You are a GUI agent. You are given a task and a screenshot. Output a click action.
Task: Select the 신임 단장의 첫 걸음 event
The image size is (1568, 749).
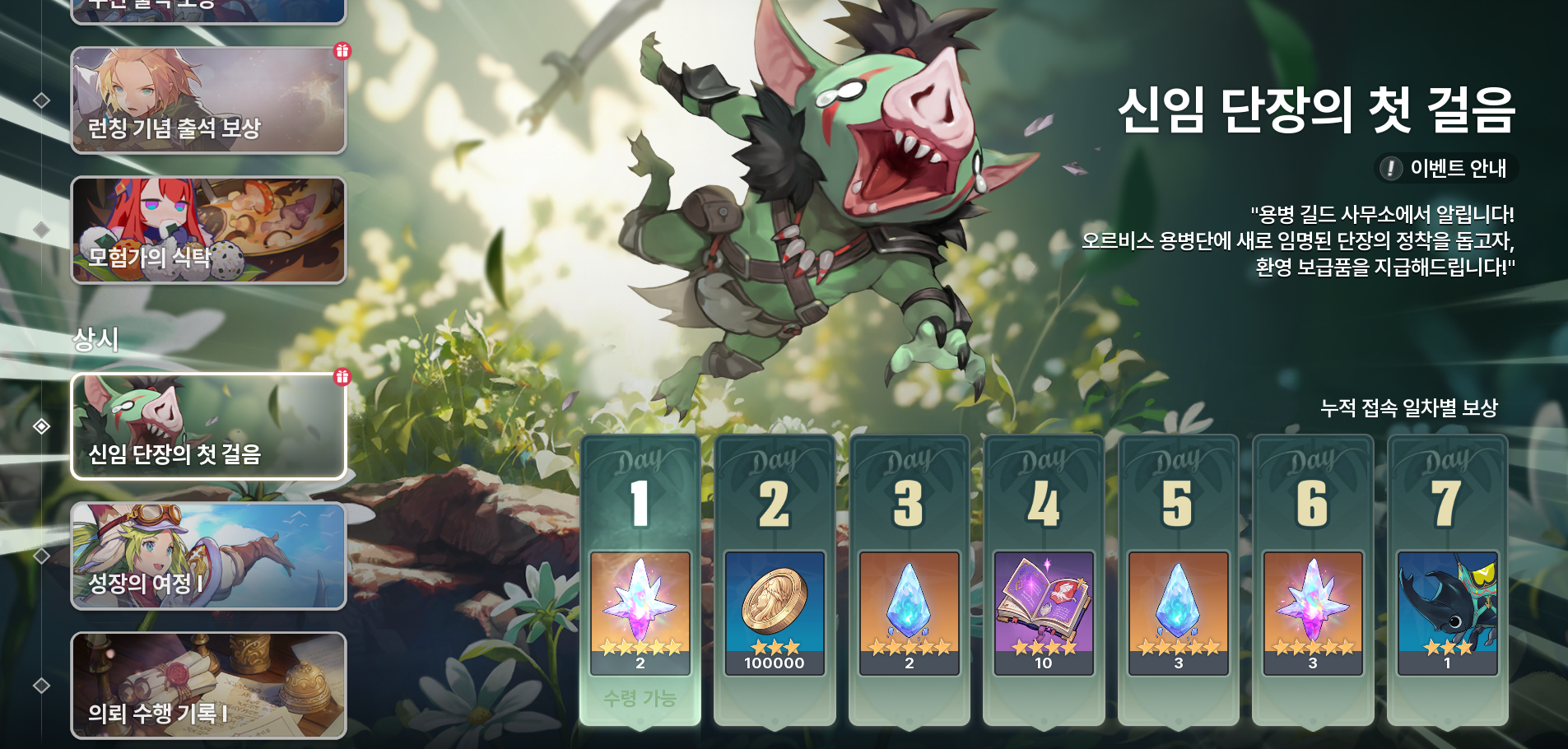click(208, 426)
